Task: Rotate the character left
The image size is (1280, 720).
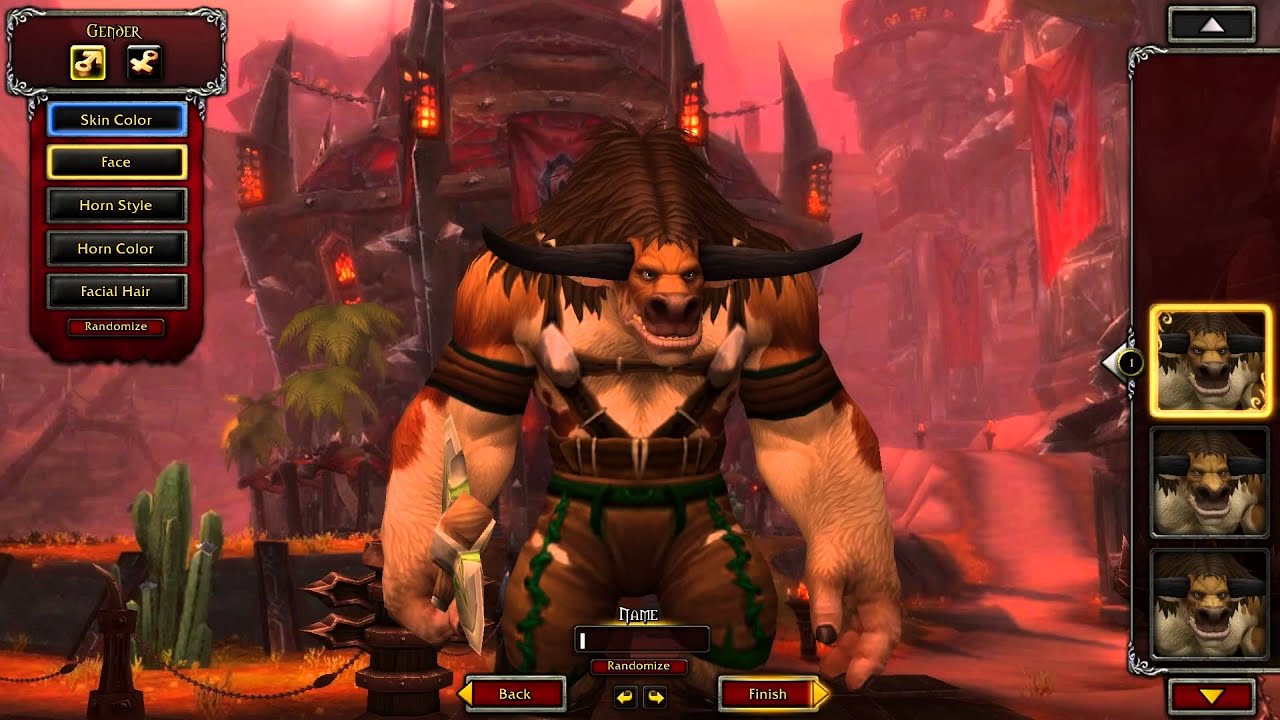Action: click(x=625, y=697)
